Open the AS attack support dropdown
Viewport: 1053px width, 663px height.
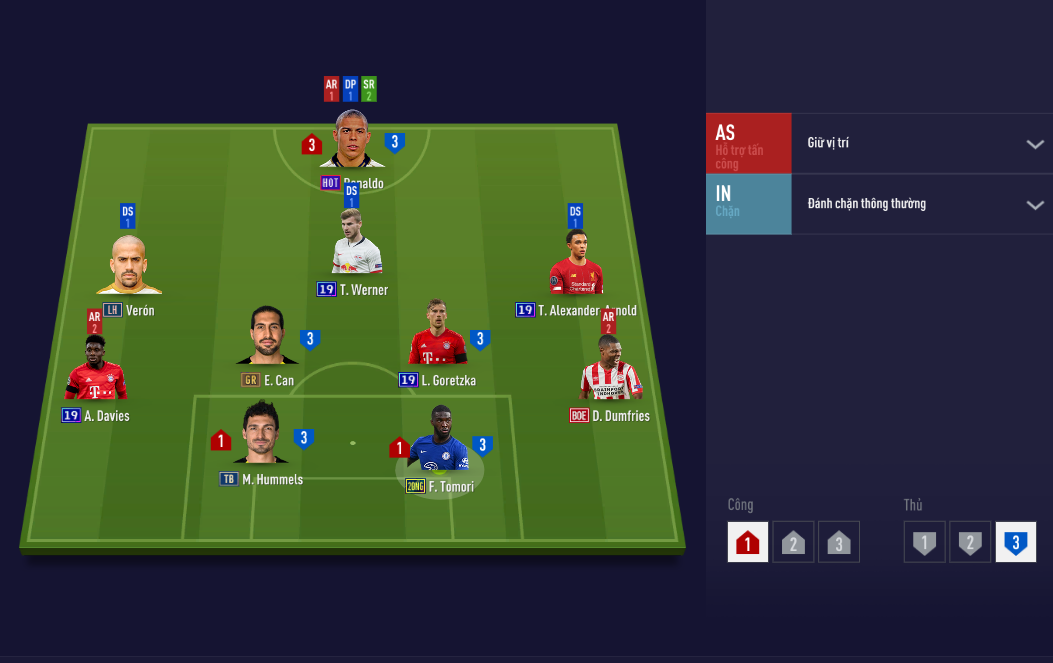click(x=920, y=143)
